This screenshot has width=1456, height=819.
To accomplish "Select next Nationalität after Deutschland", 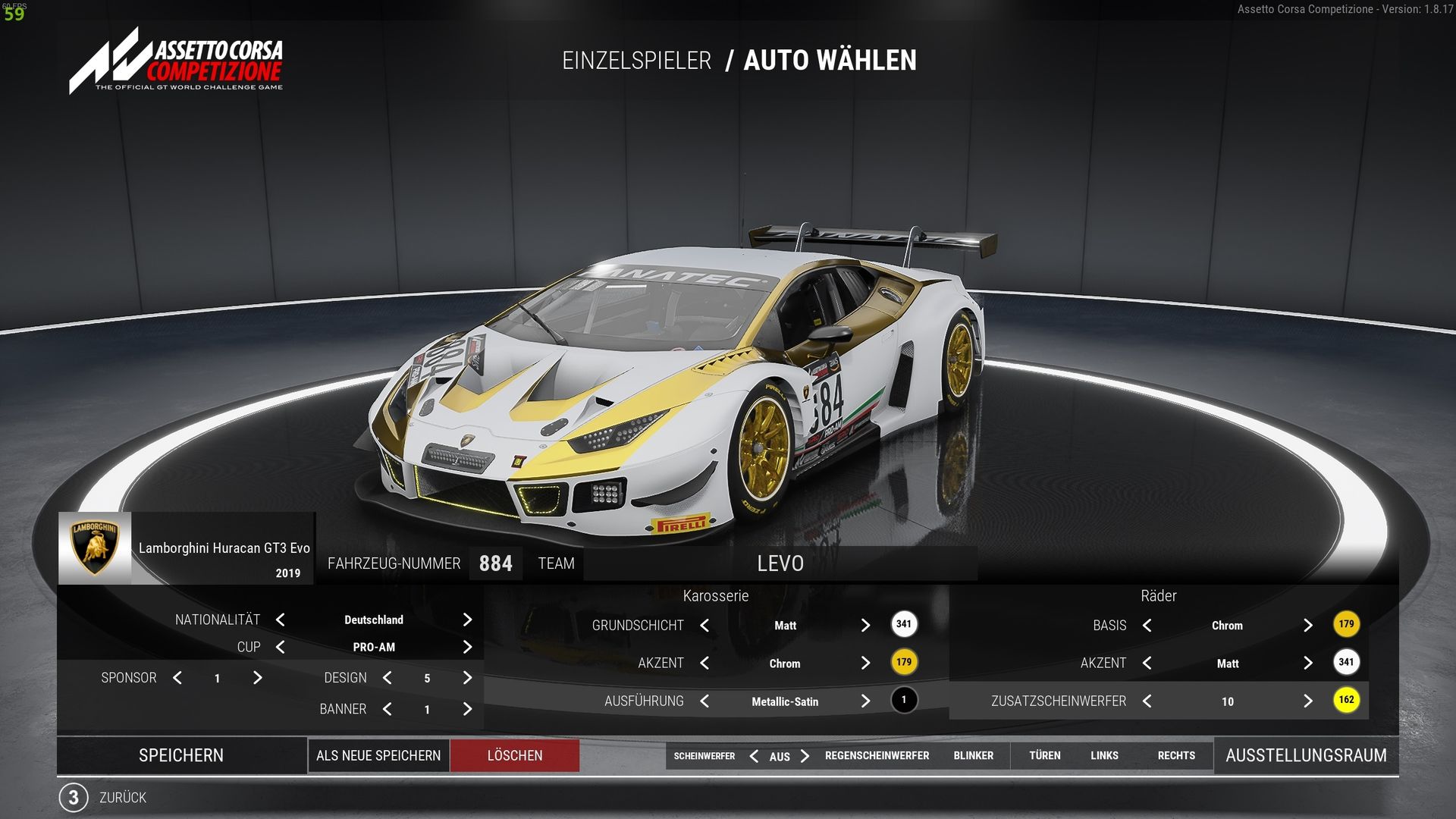I will [x=467, y=620].
